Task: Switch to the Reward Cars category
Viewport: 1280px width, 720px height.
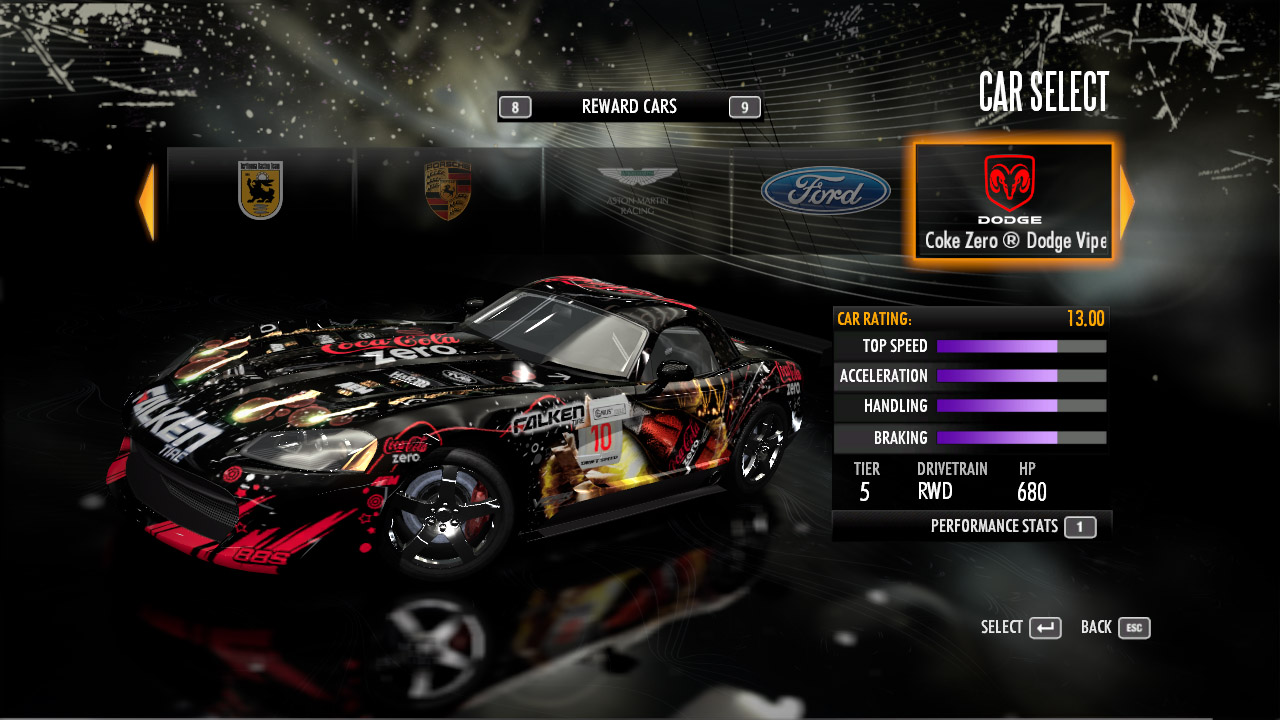Action: coord(629,107)
